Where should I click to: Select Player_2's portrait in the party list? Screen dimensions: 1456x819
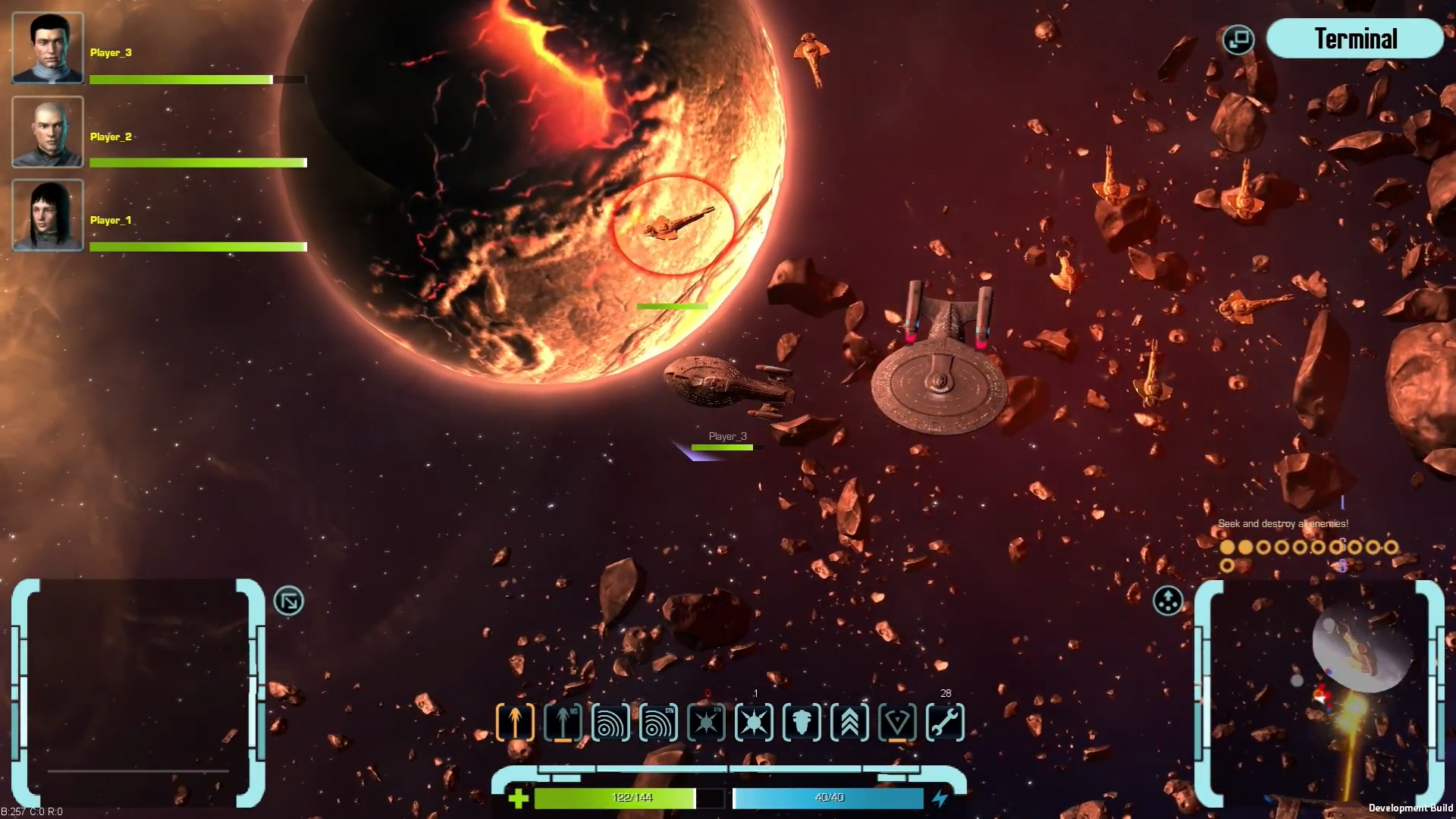[x=48, y=133]
